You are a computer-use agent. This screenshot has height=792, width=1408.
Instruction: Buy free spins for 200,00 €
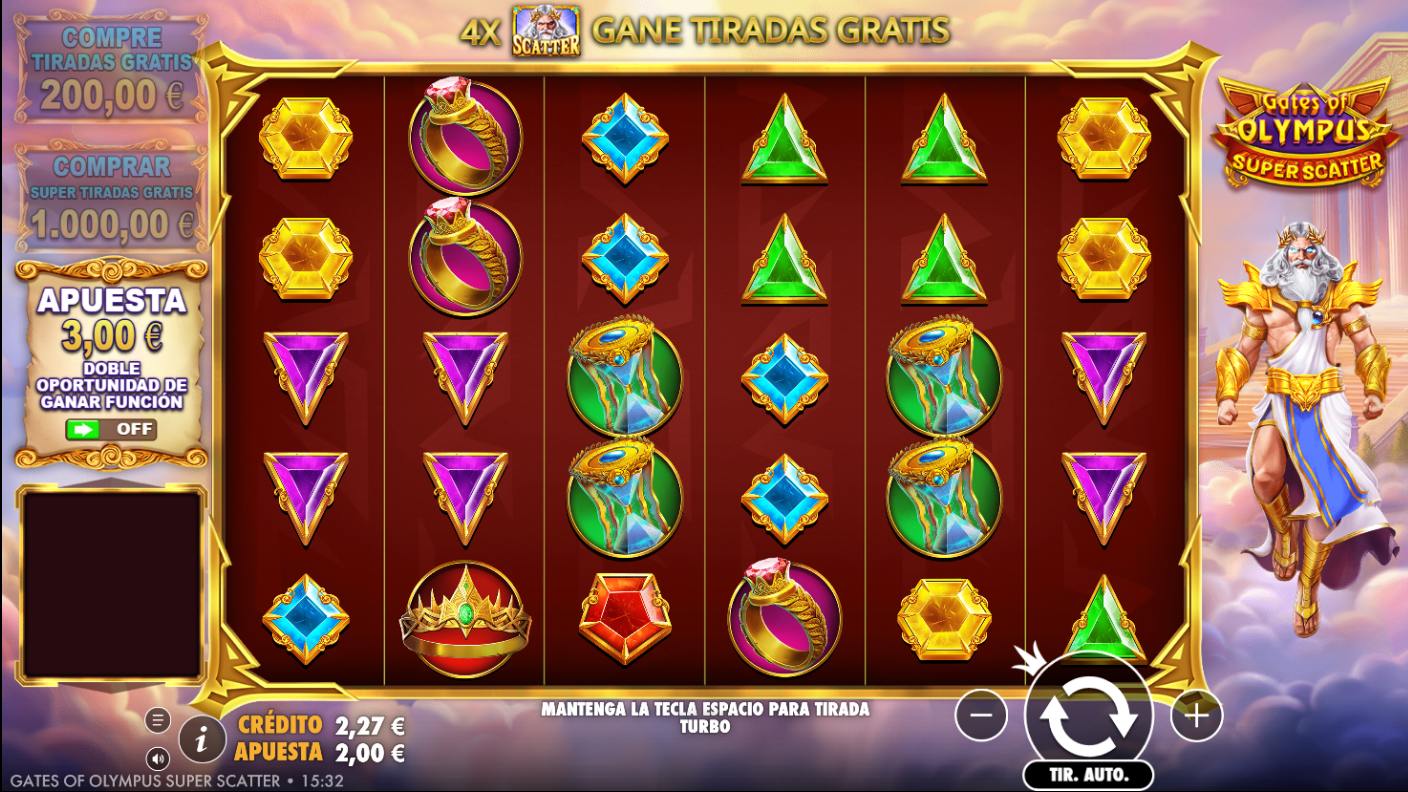coord(110,70)
